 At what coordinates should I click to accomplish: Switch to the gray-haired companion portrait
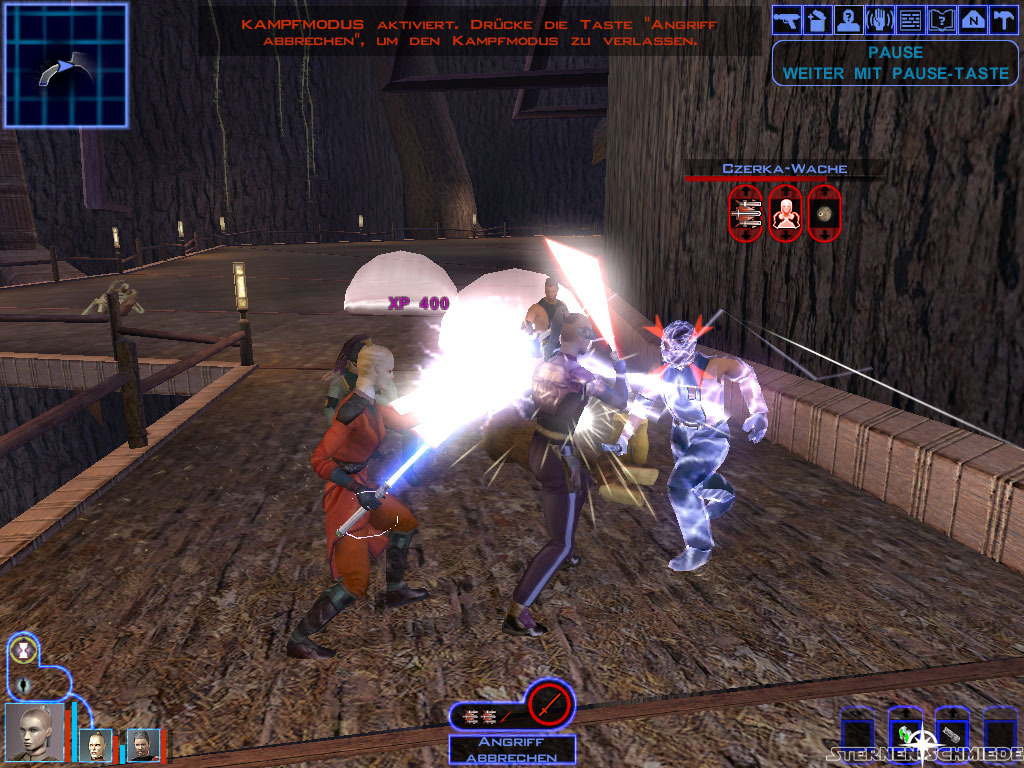[x=141, y=743]
